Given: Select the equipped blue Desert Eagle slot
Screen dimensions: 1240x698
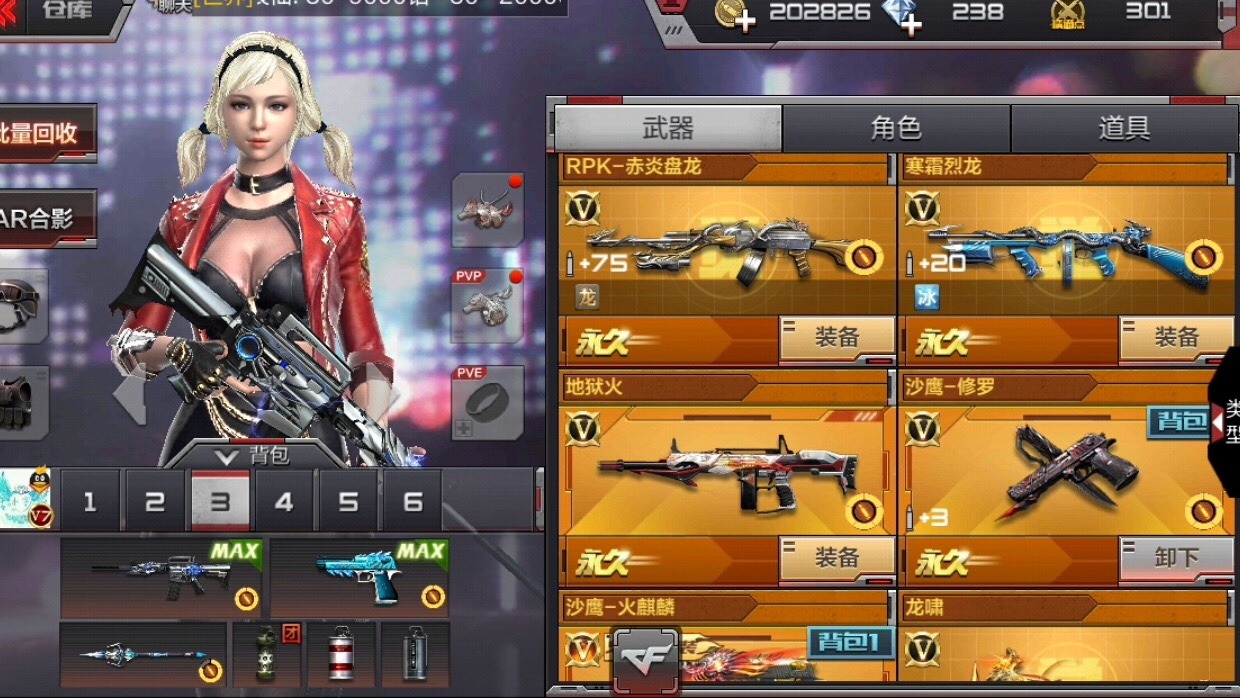Looking at the screenshot, I should tap(359, 578).
